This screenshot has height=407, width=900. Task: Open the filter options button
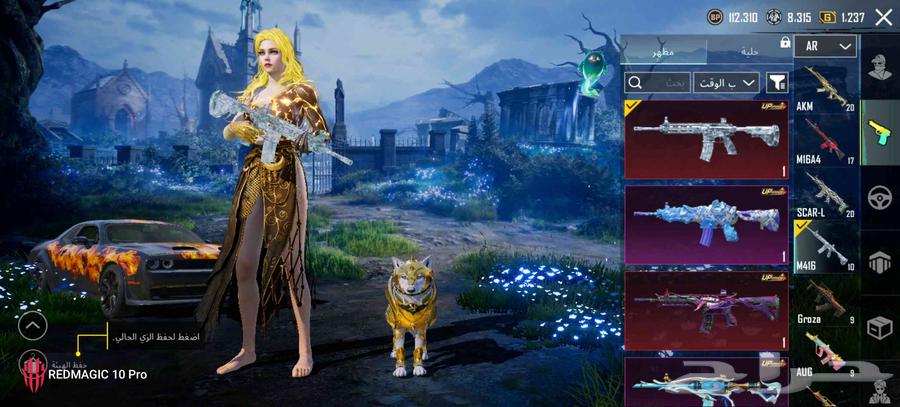point(777,83)
